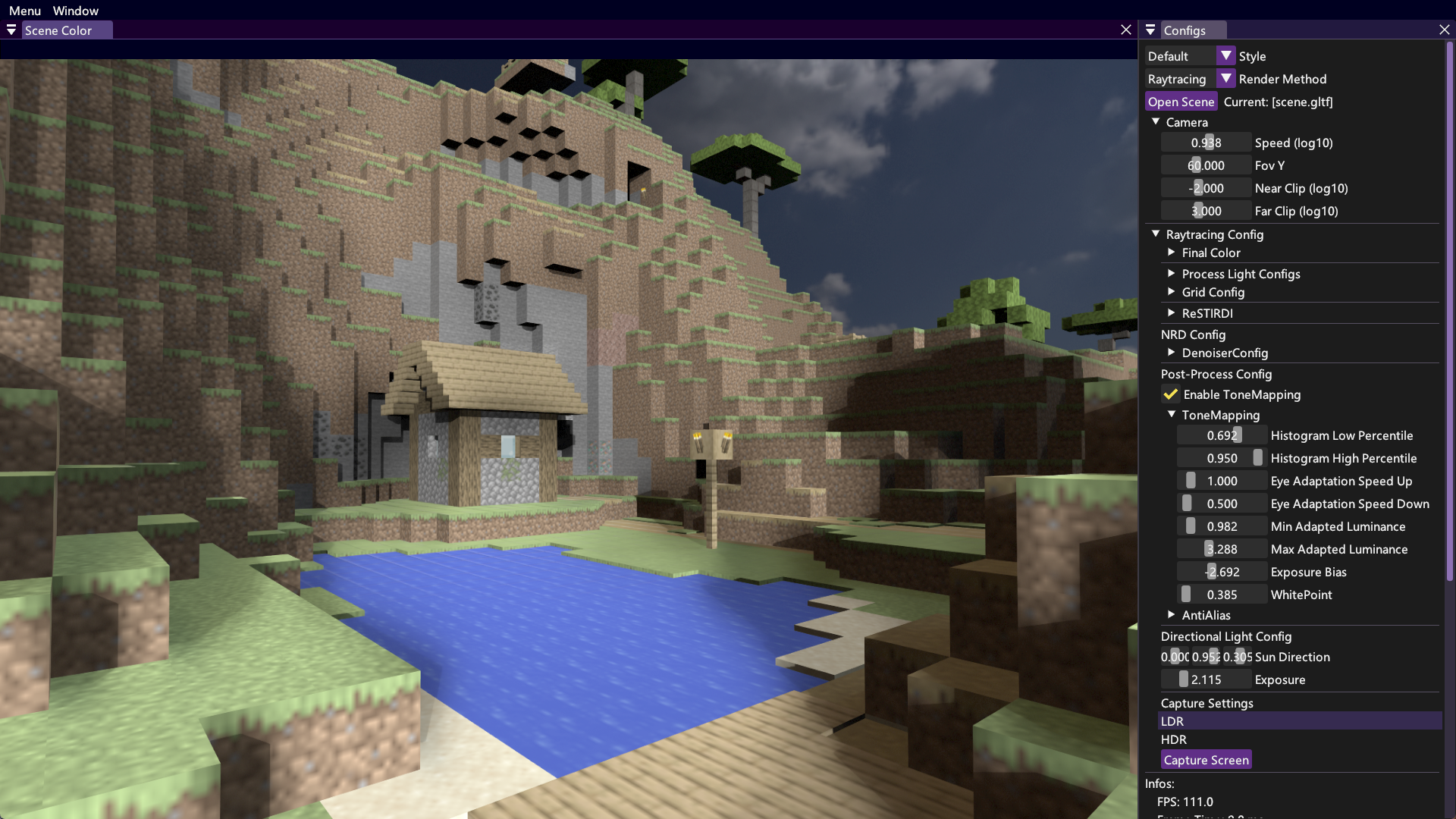This screenshot has width=1456, height=819.
Task: Open the Render Method dropdown arrow
Action: point(1227,78)
